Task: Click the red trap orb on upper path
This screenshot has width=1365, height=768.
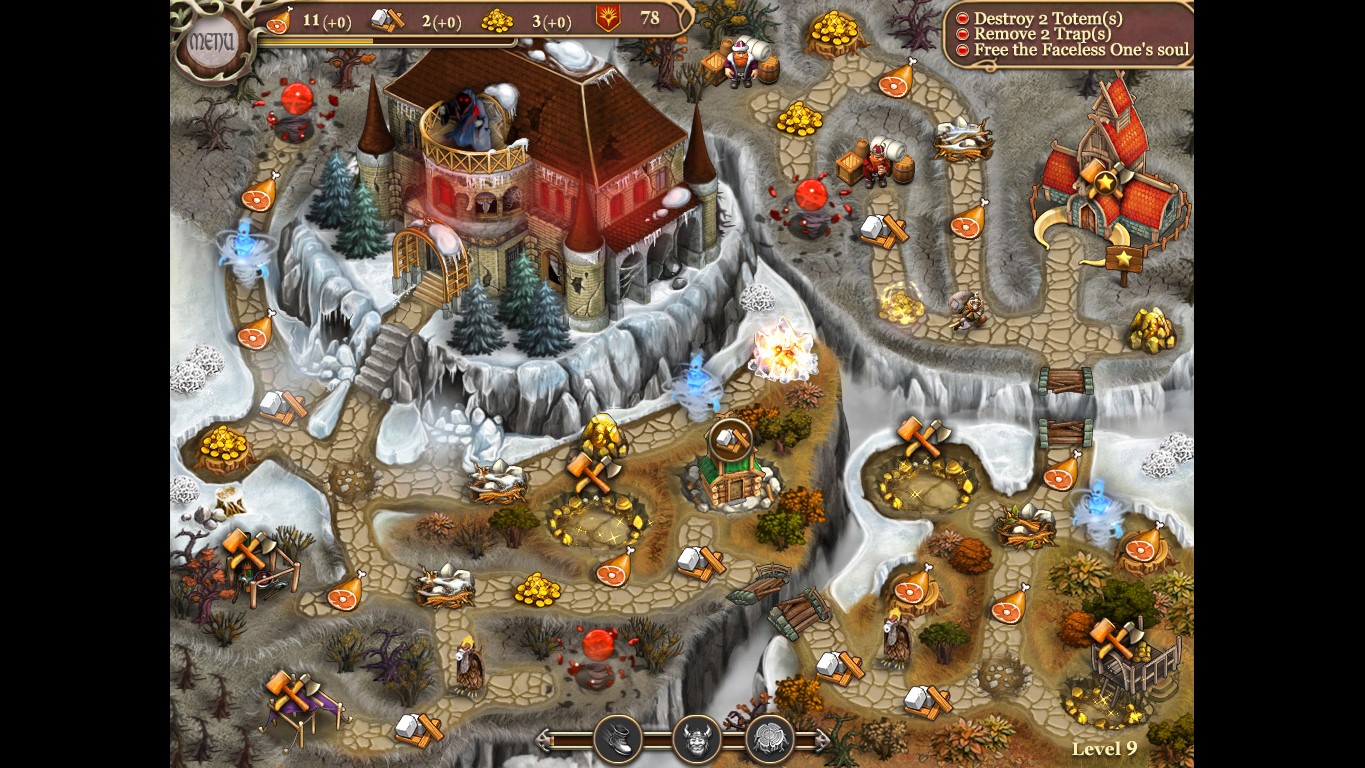Action: (x=810, y=195)
